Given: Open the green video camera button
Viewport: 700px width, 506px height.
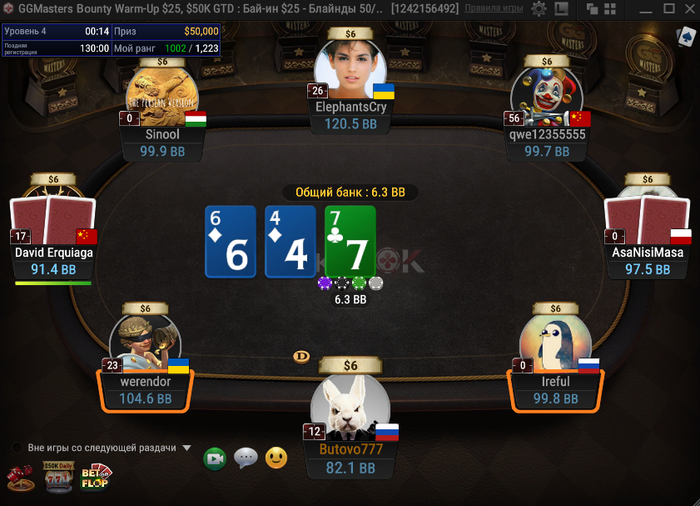Looking at the screenshot, I should point(214,458).
